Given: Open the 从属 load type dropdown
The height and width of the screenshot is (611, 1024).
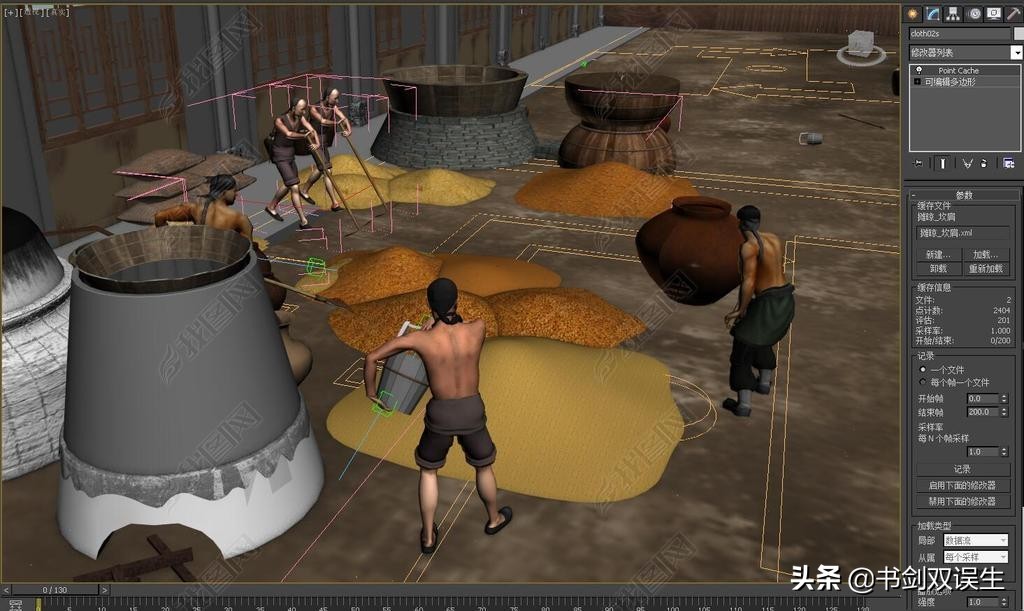Looking at the screenshot, I should [976, 556].
